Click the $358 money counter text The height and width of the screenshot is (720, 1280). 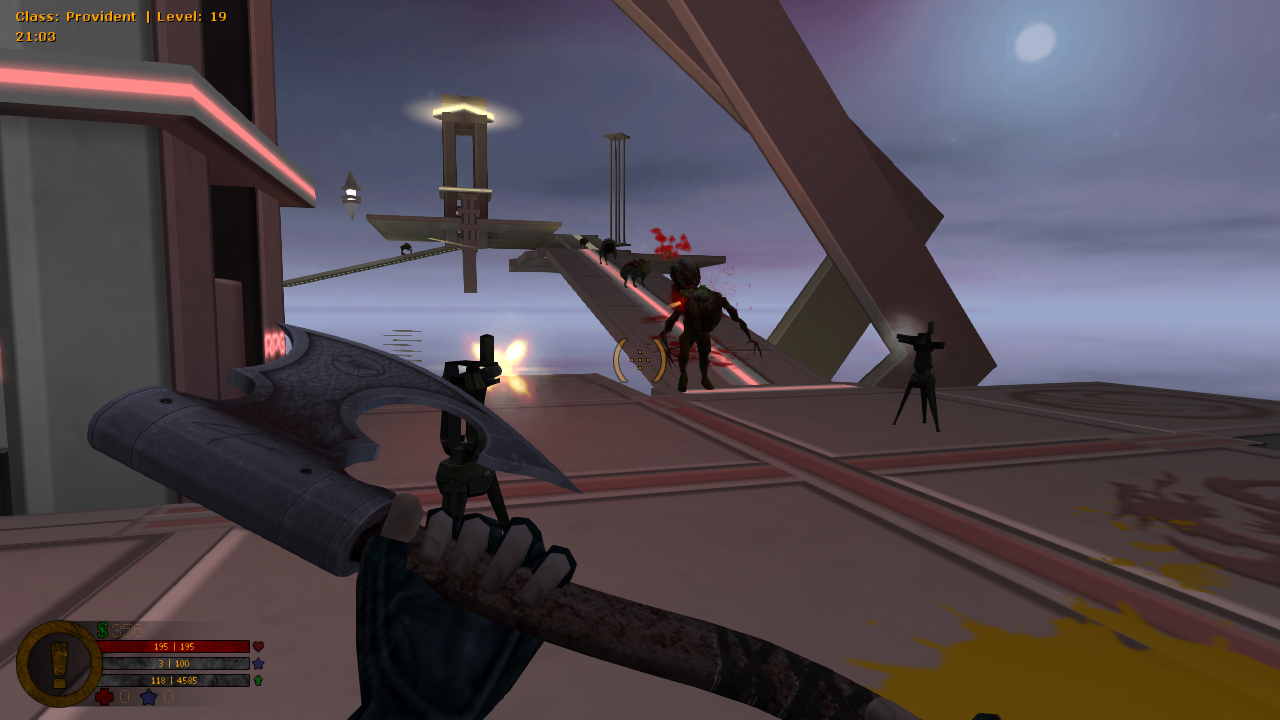pos(127,629)
